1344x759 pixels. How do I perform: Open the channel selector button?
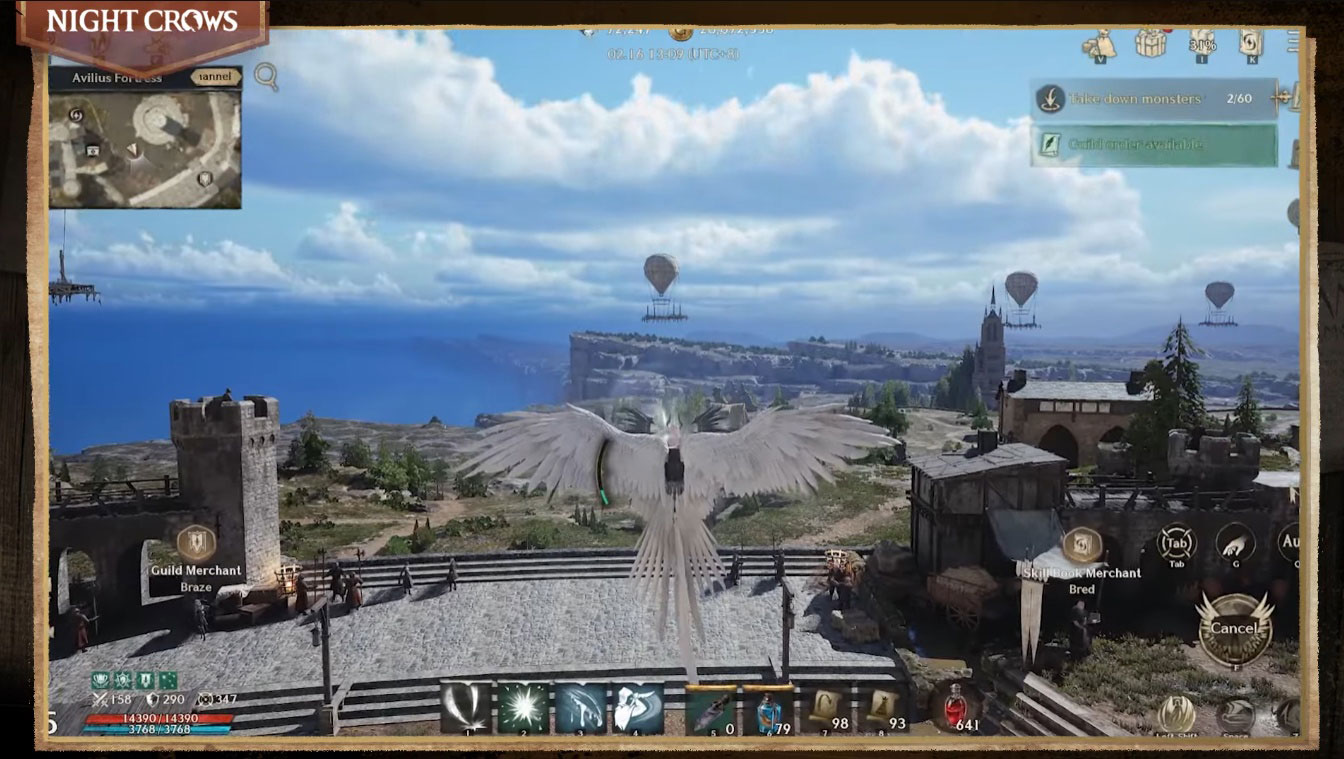coord(216,77)
